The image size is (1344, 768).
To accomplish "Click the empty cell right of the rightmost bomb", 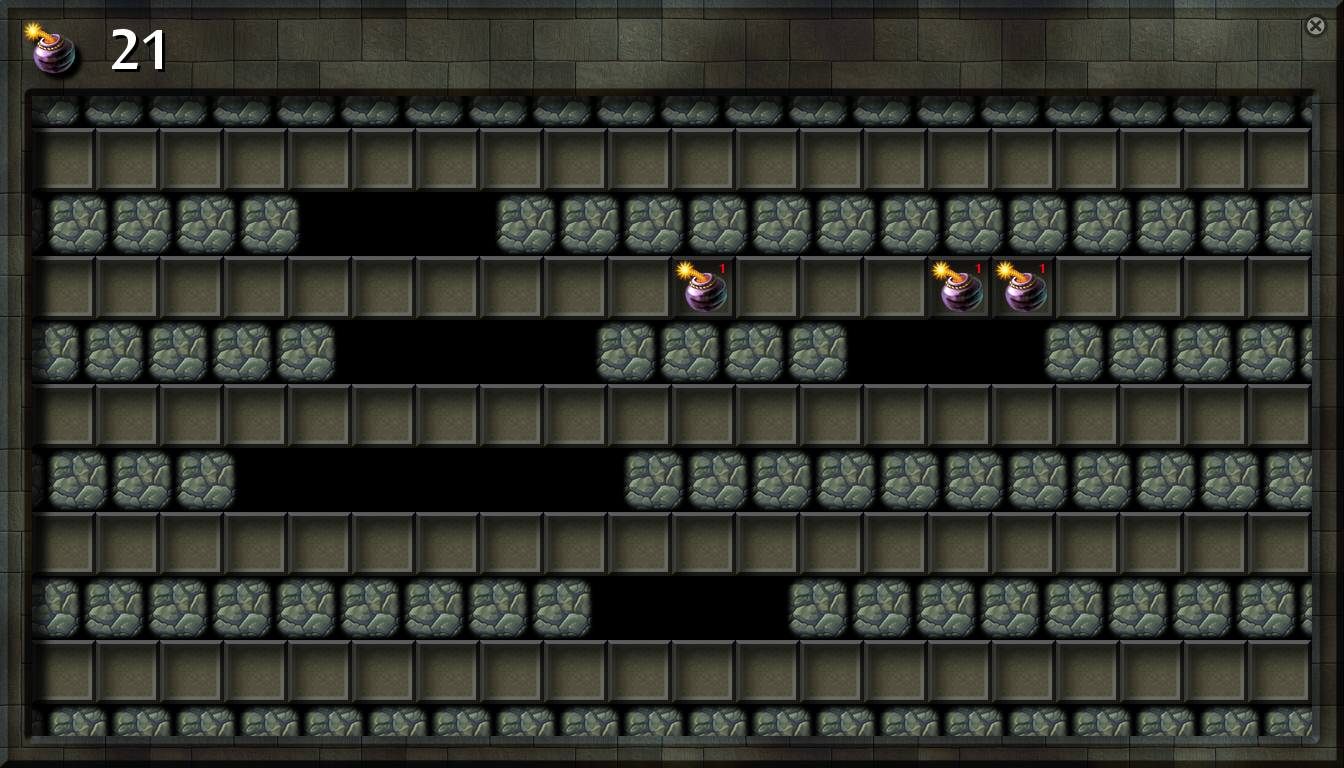I will [x=1085, y=290].
